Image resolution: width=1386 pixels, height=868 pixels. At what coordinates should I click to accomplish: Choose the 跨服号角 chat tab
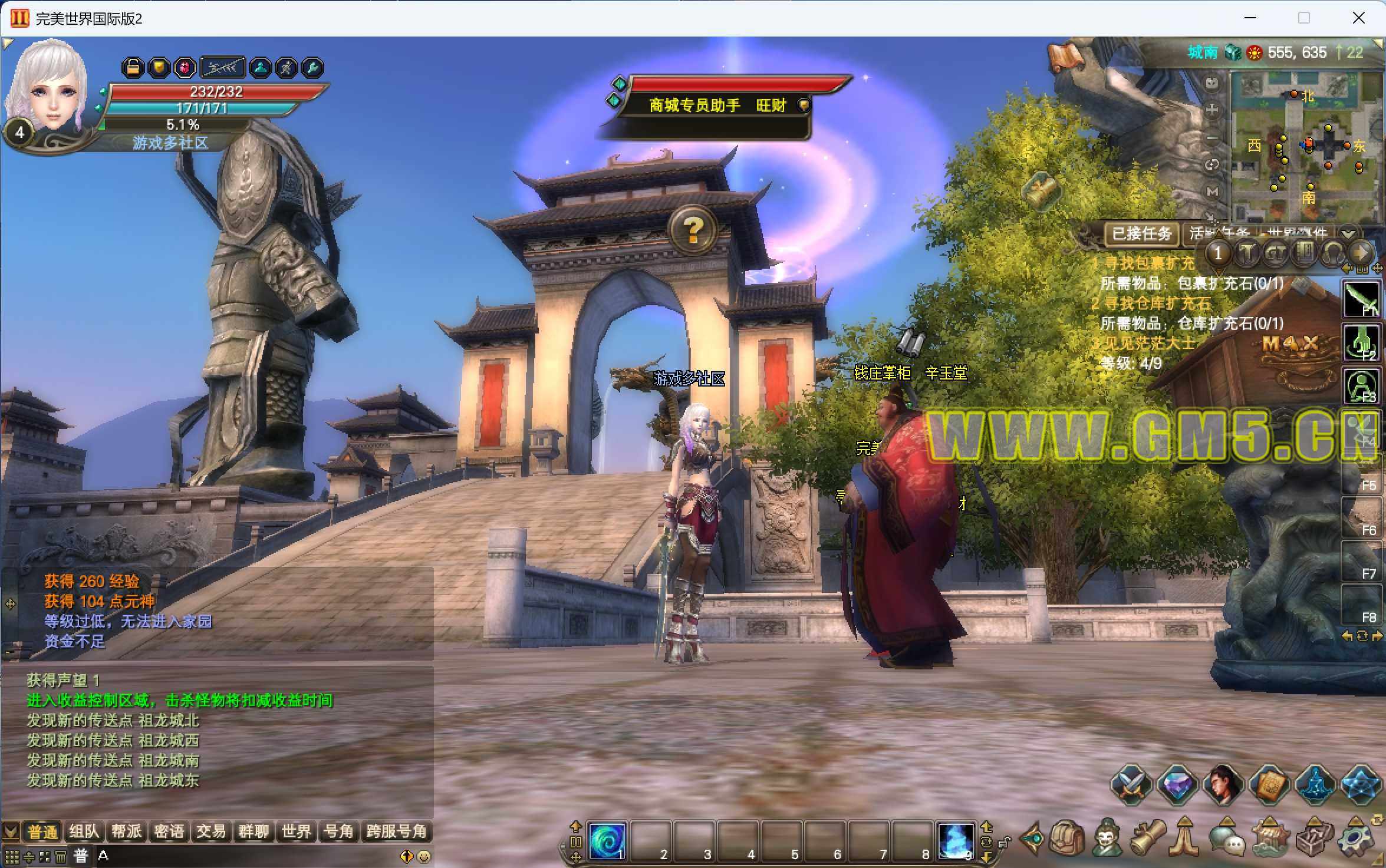coord(396,831)
